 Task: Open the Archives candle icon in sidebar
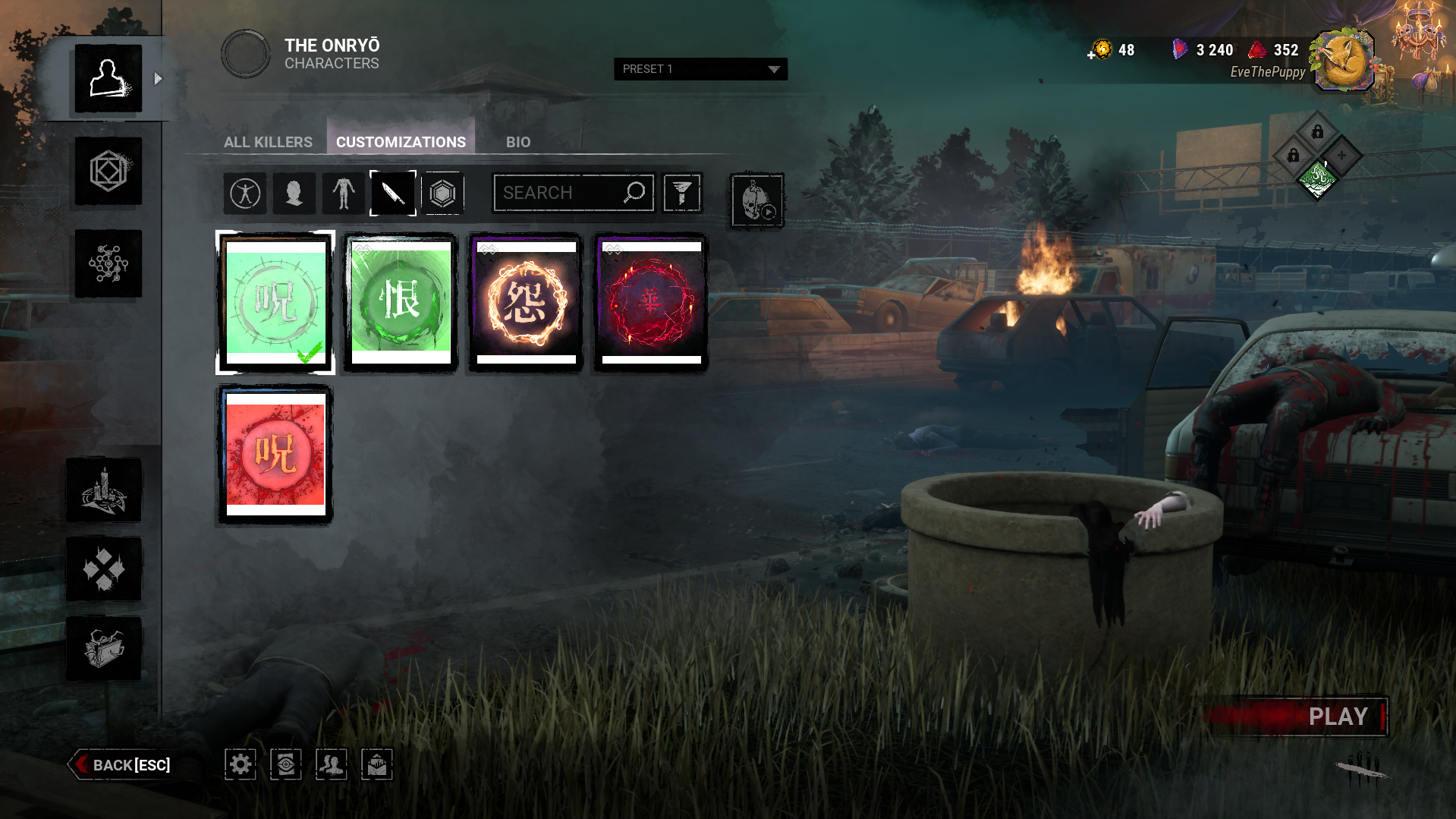[x=104, y=490]
